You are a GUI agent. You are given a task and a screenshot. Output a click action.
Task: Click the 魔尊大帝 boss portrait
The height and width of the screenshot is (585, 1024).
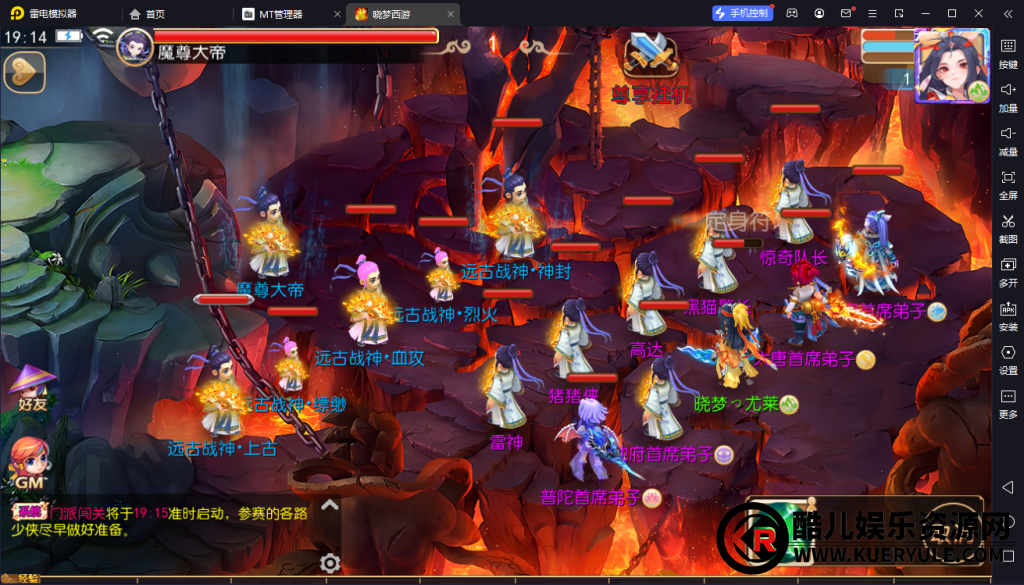[134, 46]
